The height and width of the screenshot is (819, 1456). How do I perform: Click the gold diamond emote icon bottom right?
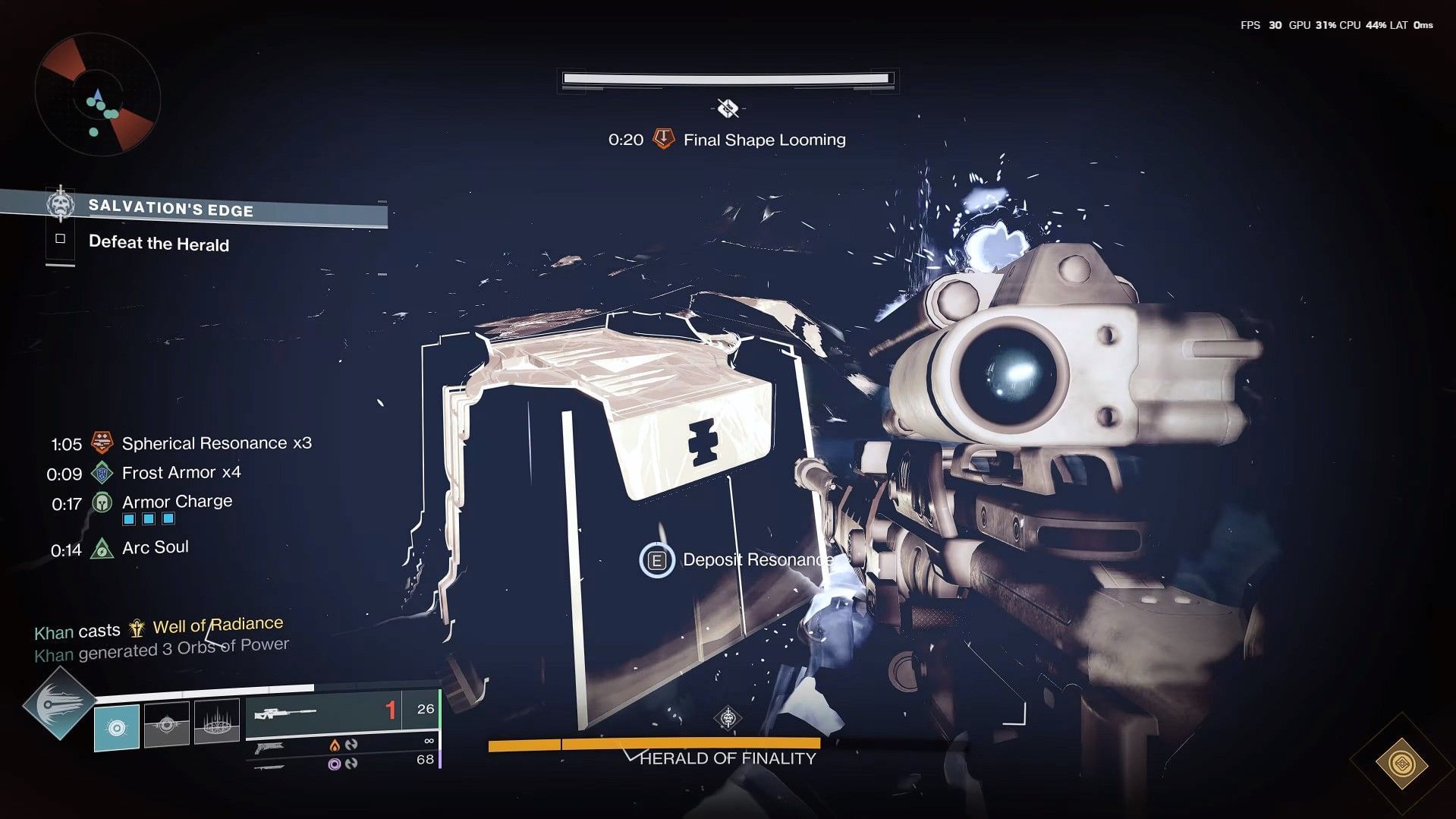(1403, 764)
